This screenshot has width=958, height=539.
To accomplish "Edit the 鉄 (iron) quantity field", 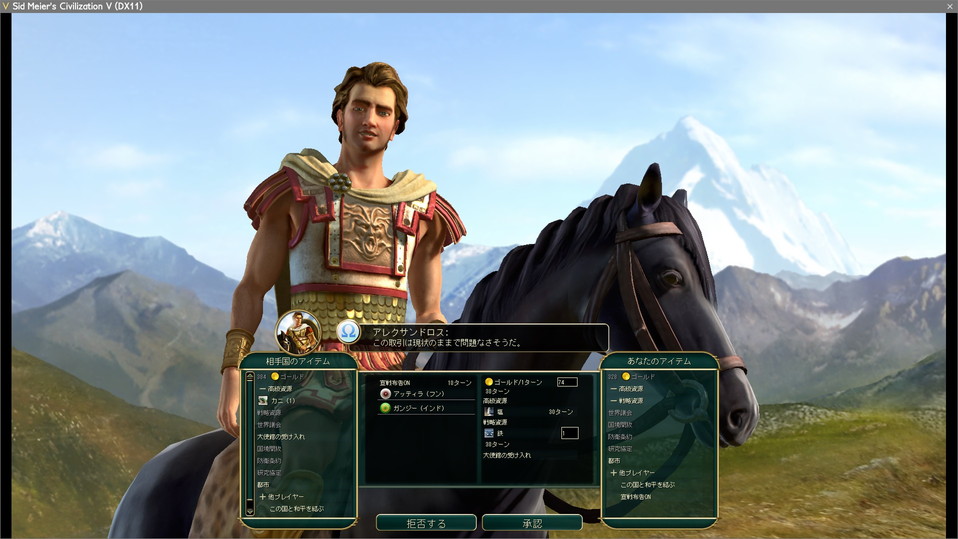I will 569,433.
